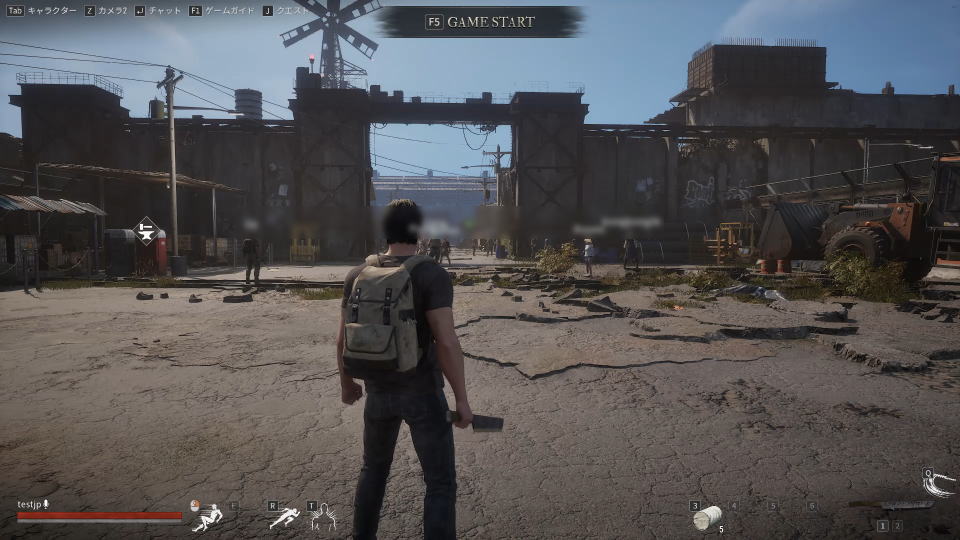
Task: Activate the dodge slide ability icon
Action: (x=208, y=516)
